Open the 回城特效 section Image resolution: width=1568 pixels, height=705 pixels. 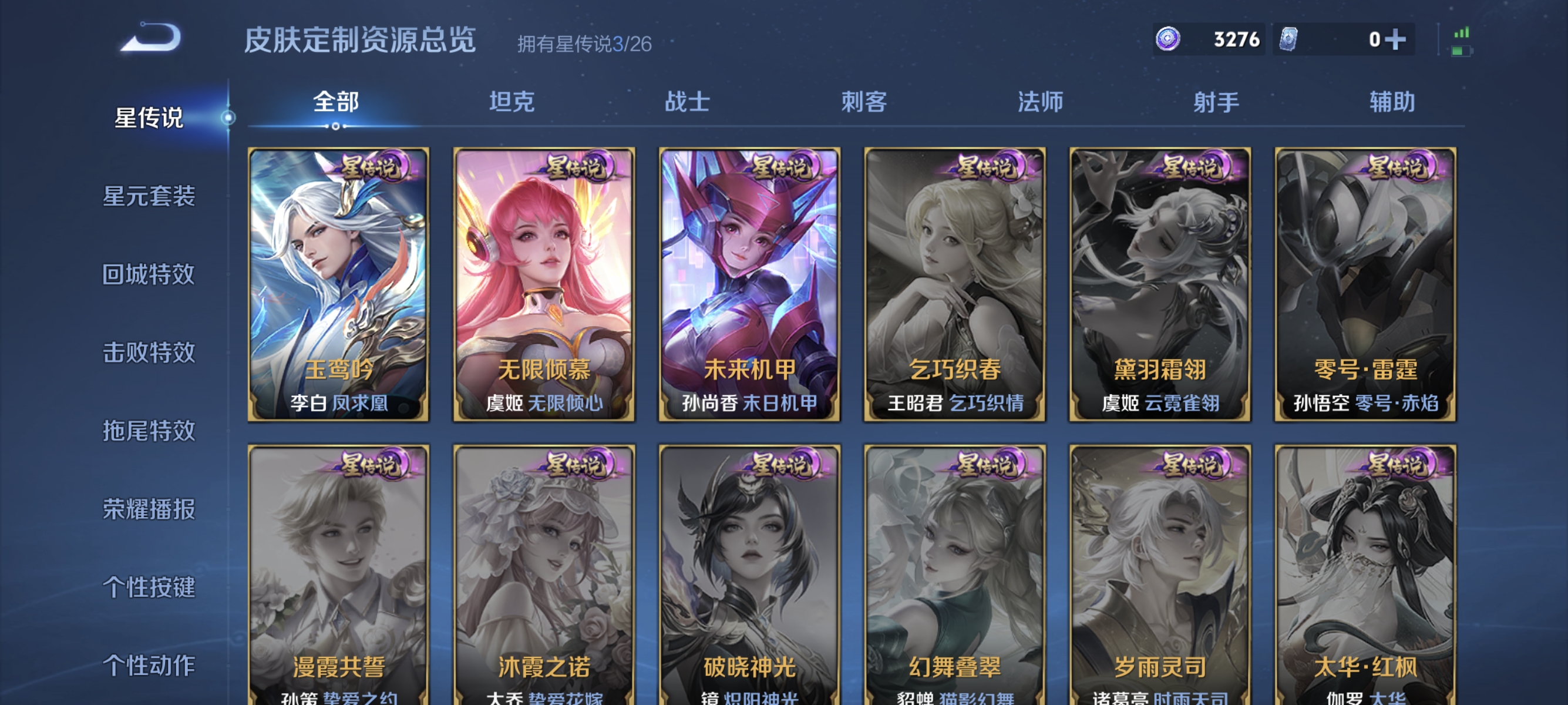149,275
